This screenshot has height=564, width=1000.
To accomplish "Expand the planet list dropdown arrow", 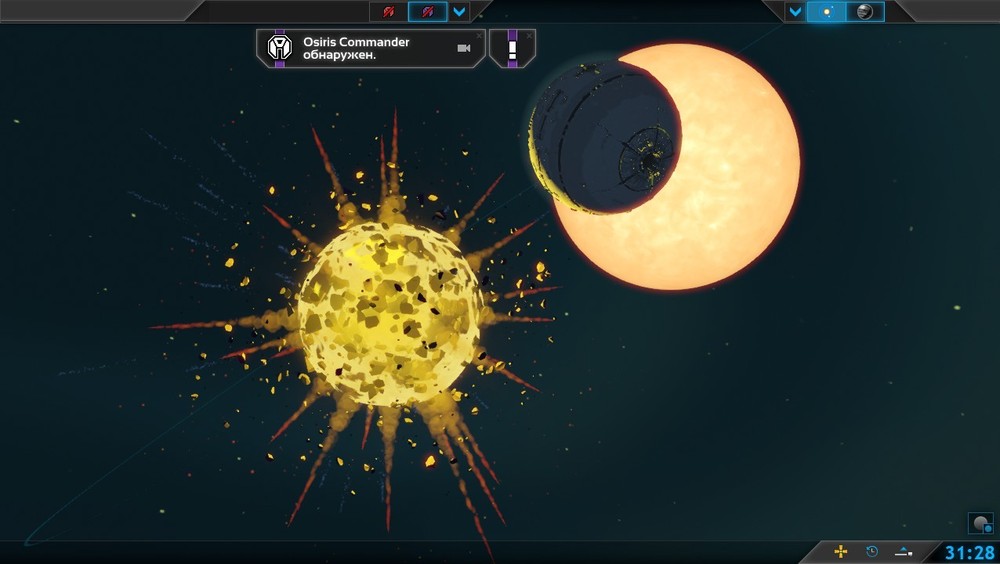I will pyautogui.click(x=795, y=12).
